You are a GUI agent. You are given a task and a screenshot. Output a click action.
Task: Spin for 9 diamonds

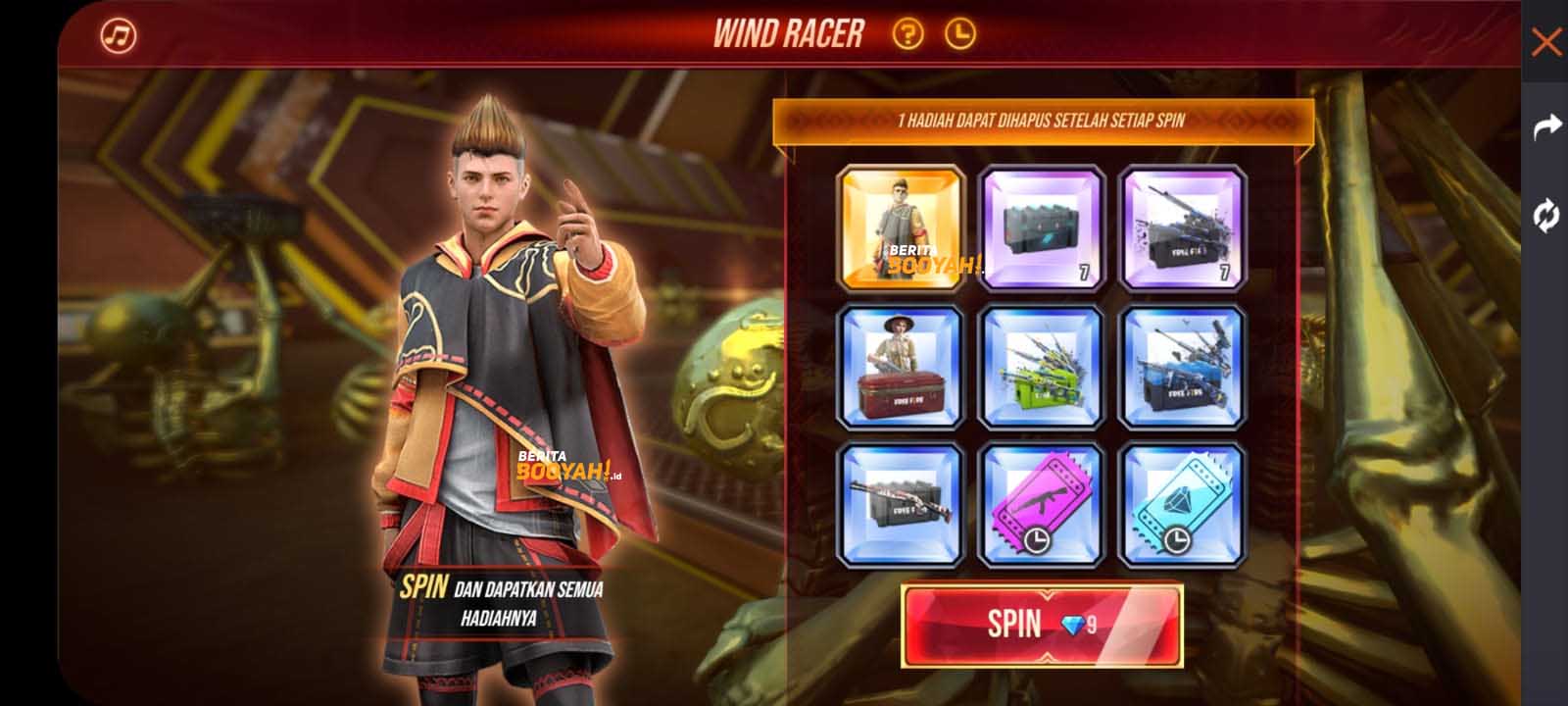(x=1042, y=626)
